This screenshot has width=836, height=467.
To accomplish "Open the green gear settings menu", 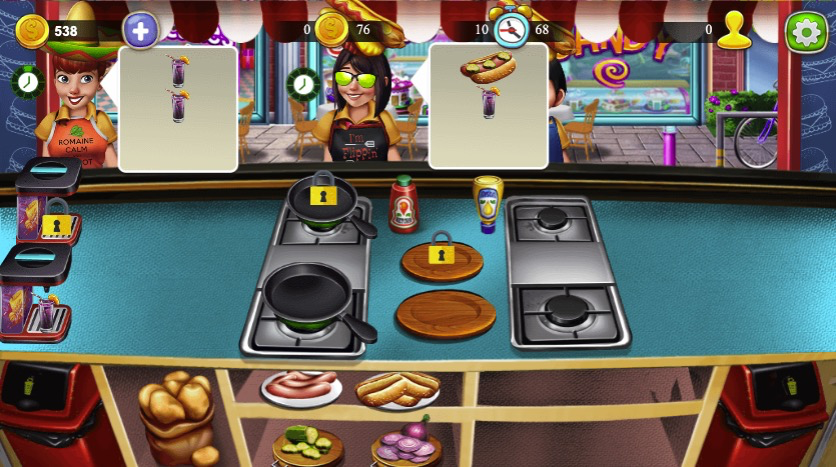I will [x=806, y=32].
